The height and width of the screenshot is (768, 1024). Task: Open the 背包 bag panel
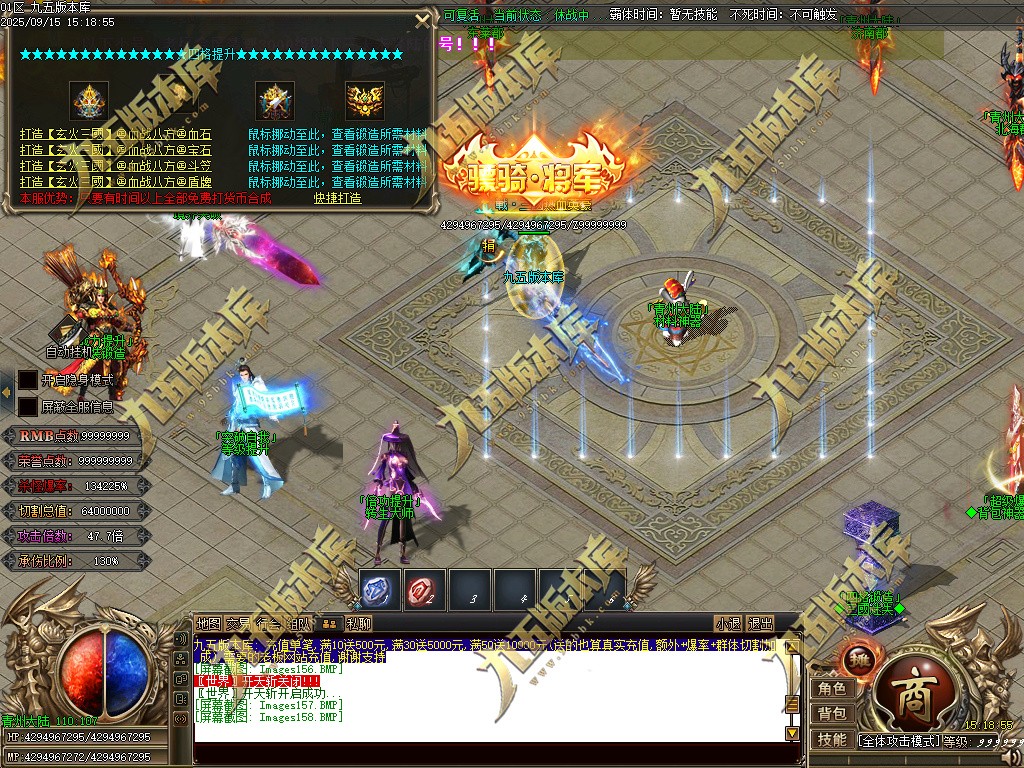832,714
